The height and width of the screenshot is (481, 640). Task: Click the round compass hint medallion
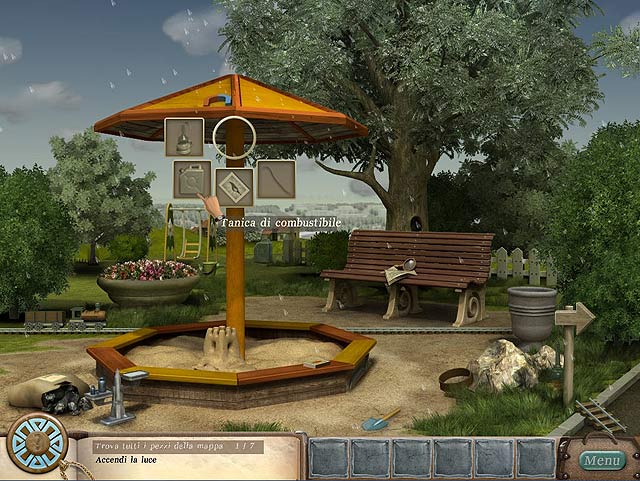(37, 443)
